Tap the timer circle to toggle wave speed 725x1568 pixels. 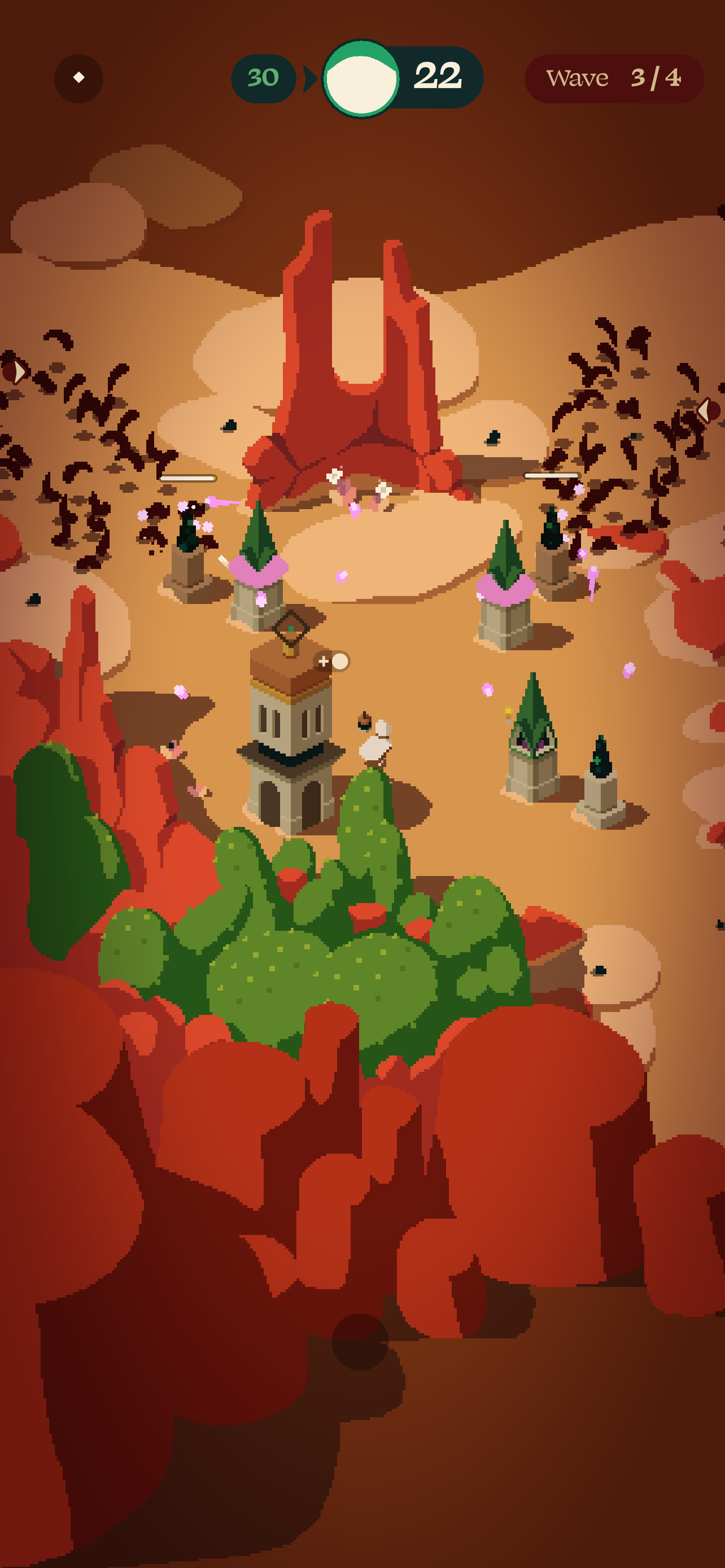click(x=361, y=77)
